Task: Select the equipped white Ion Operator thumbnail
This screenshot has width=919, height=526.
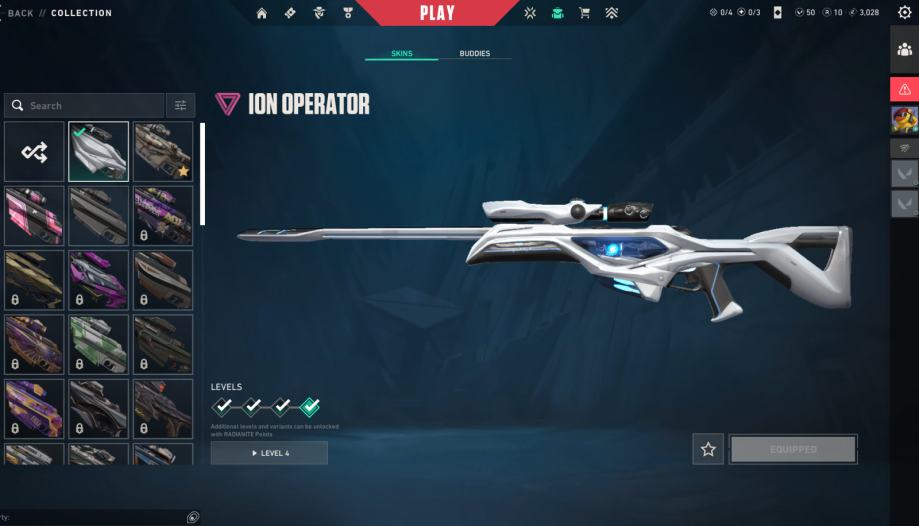Action: click(98, 151)
